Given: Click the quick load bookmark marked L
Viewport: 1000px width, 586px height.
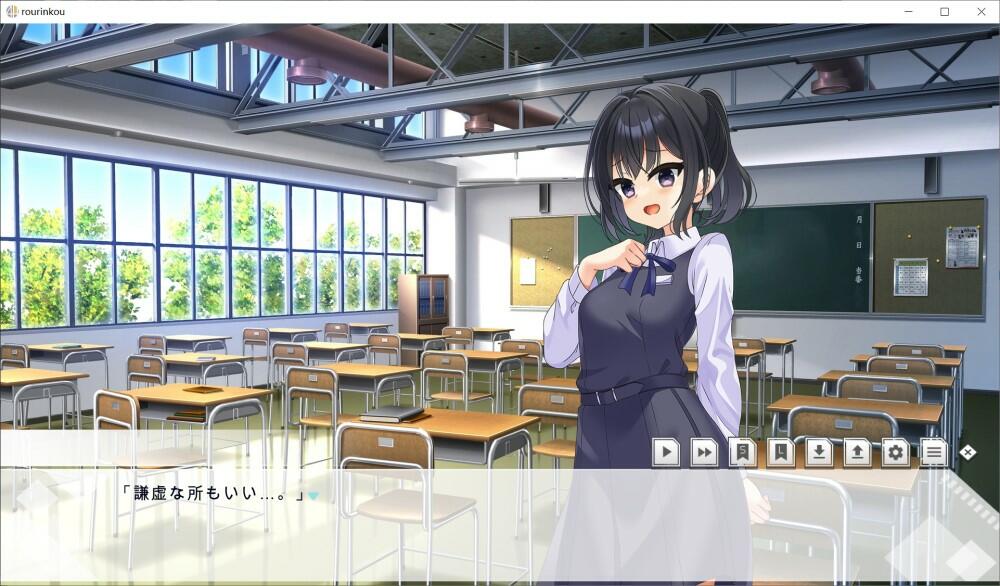Looking at the screenshot, I should point(780,452).
